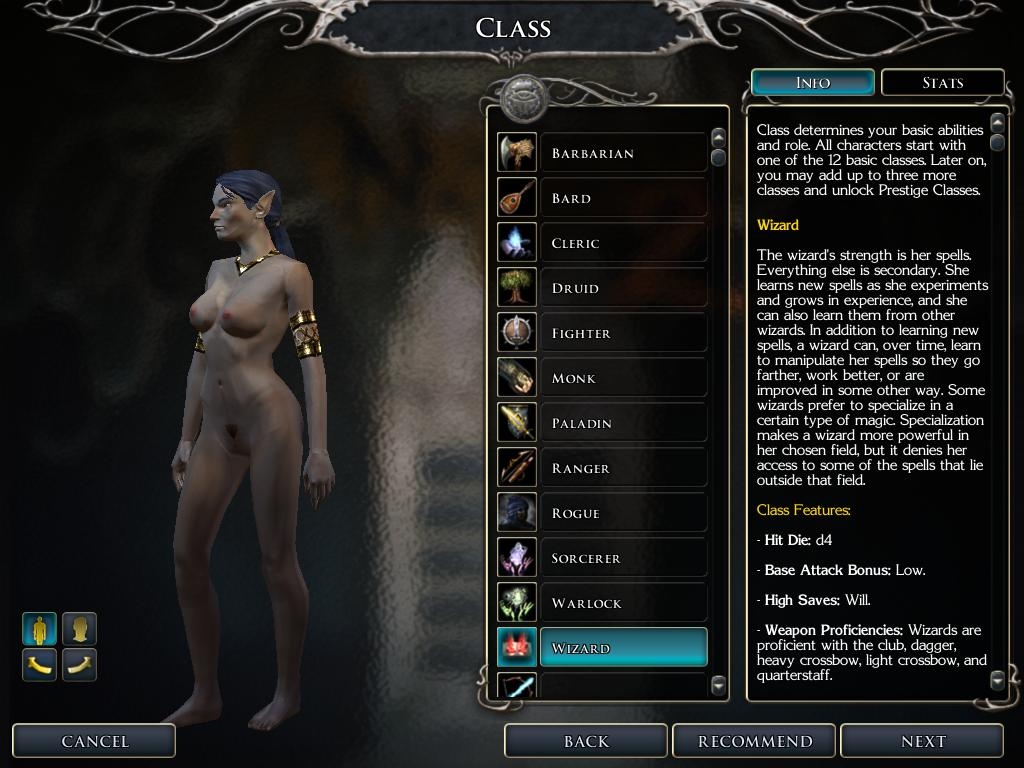Choose the Bard class entry
The width and height of the screenshot is (1024, 768).
point(623,198)
